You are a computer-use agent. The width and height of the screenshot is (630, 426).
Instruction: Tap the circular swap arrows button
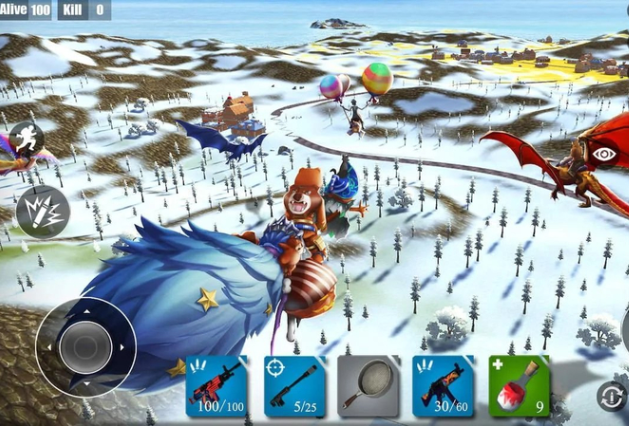(611, 396)
